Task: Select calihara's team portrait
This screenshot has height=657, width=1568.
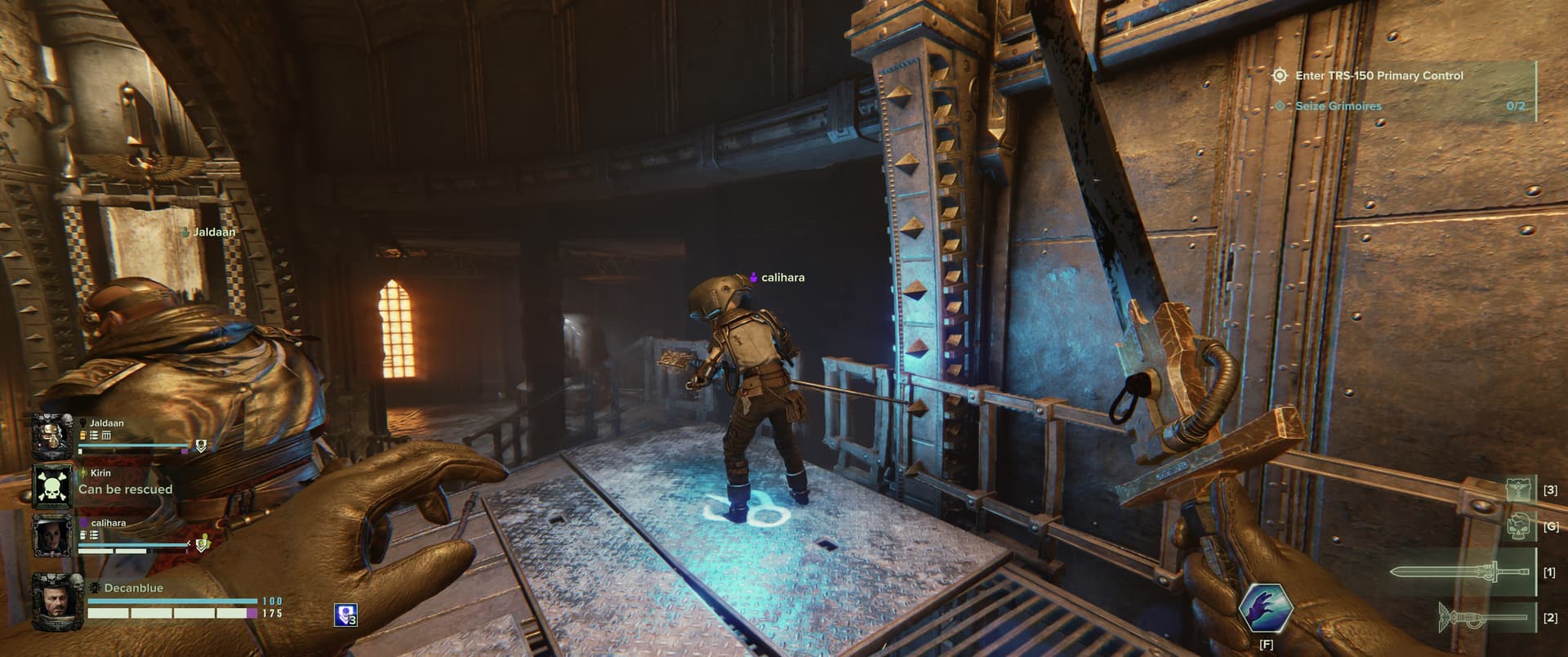Action: (x=52, y=536)
